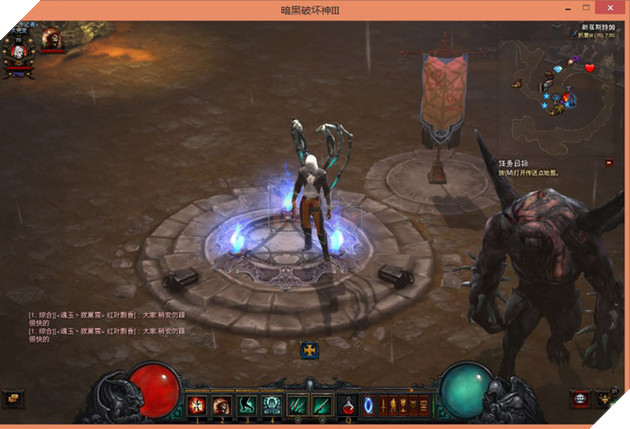Trigger the skill in hotbar slot 4
Viewport: 630px width, 429px height.
(271, 405)
